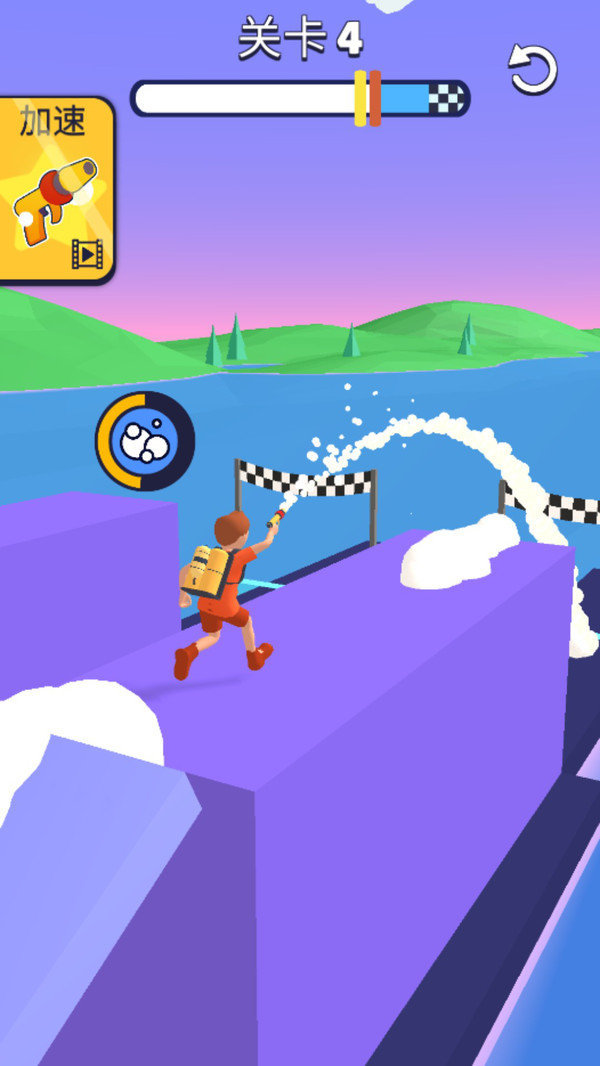Viewport: 600px width, 1066px height.
Task: Activate the 加速 speed-up gun boost
Action: pyautogui.click(x=55, y=190)
